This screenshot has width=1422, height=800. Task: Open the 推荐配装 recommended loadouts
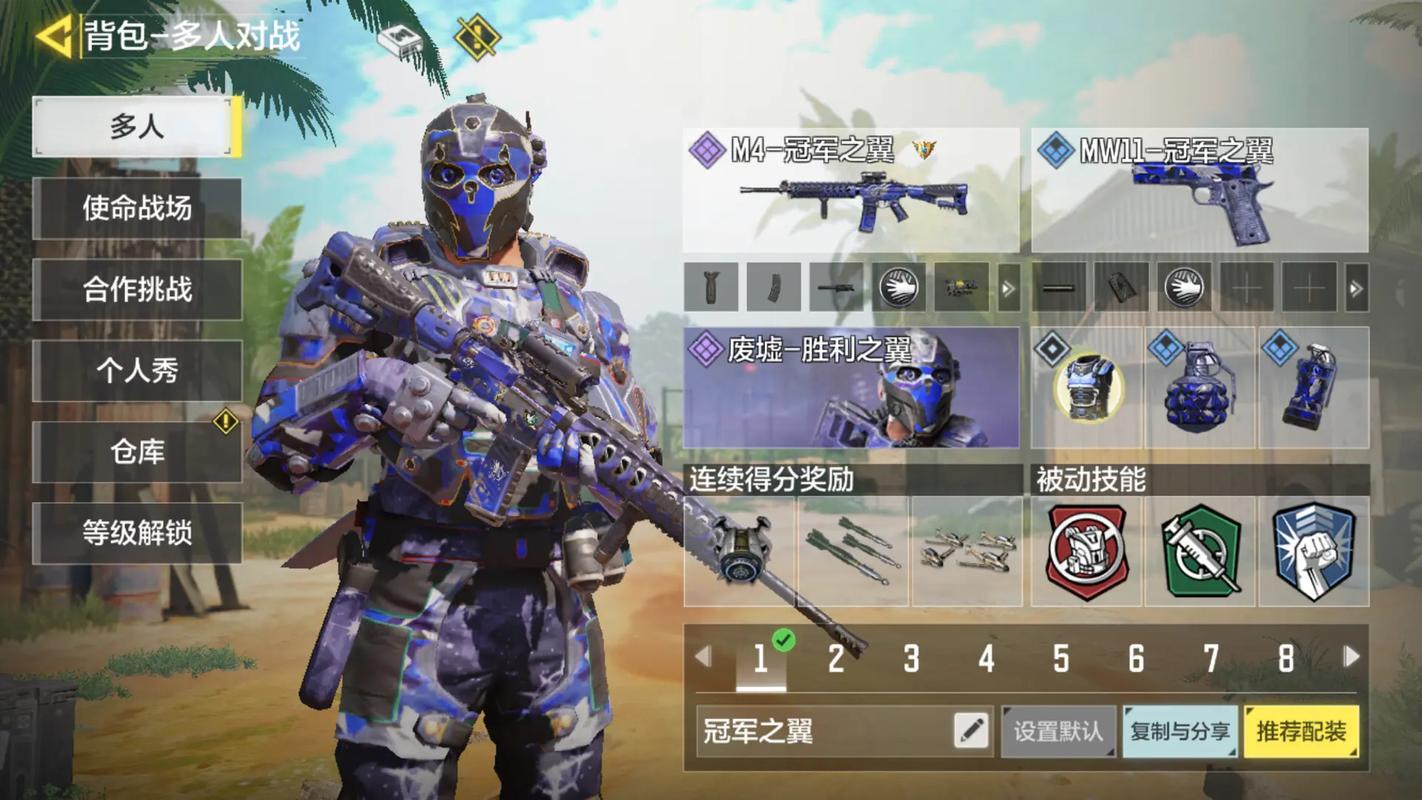click(1301, 731)
